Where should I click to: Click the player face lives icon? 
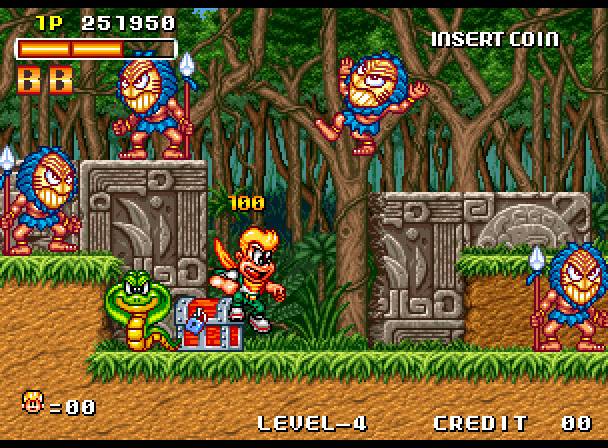(33, 403)
